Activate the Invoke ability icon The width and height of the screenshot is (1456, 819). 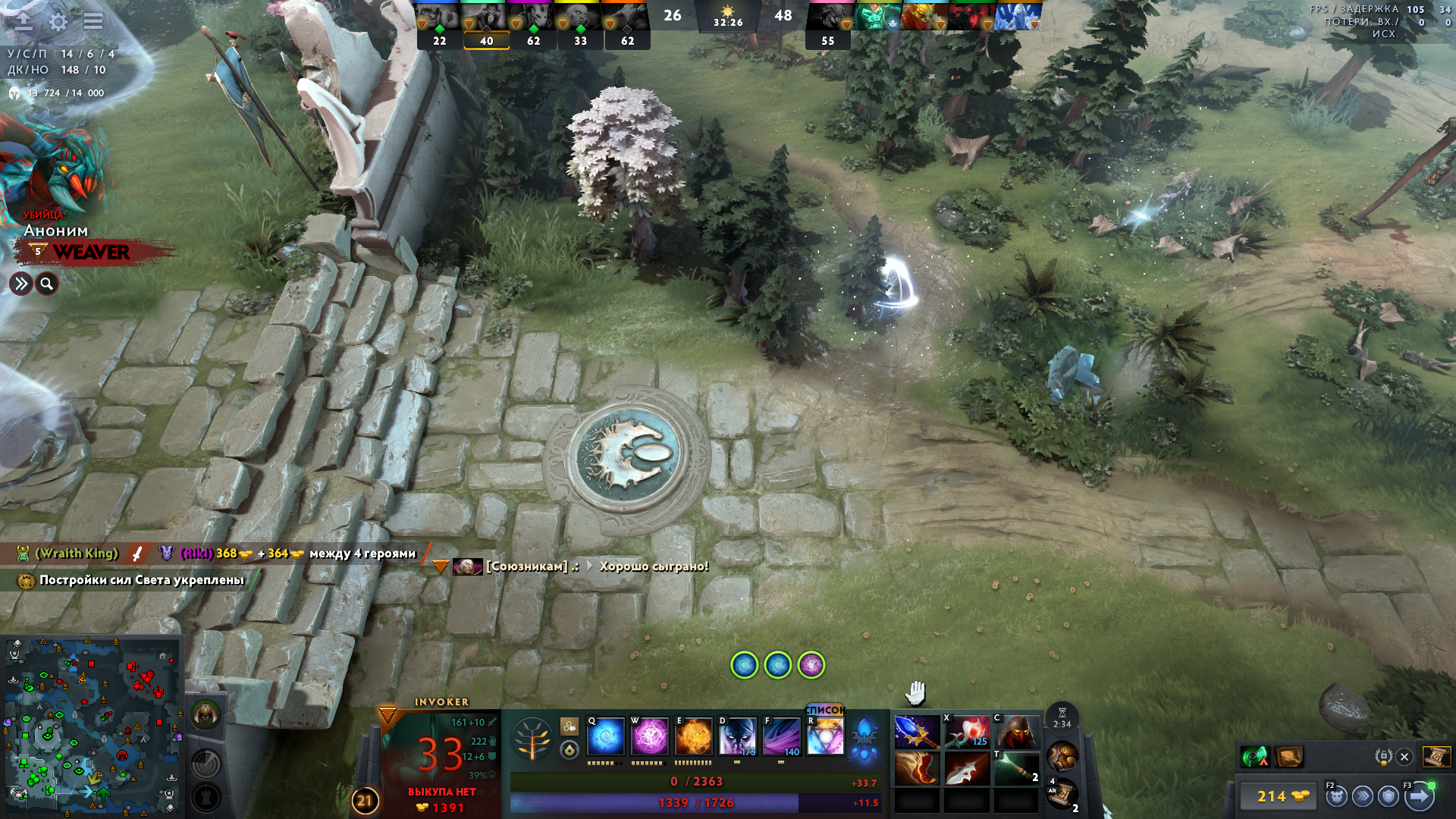click(x=825, y=736)
